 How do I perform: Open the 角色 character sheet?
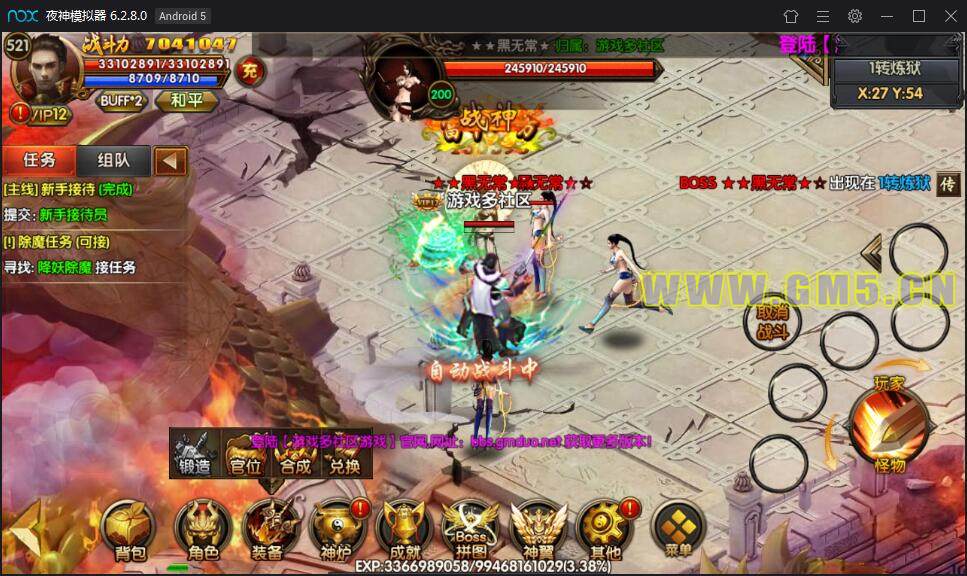tap(196, 530)
